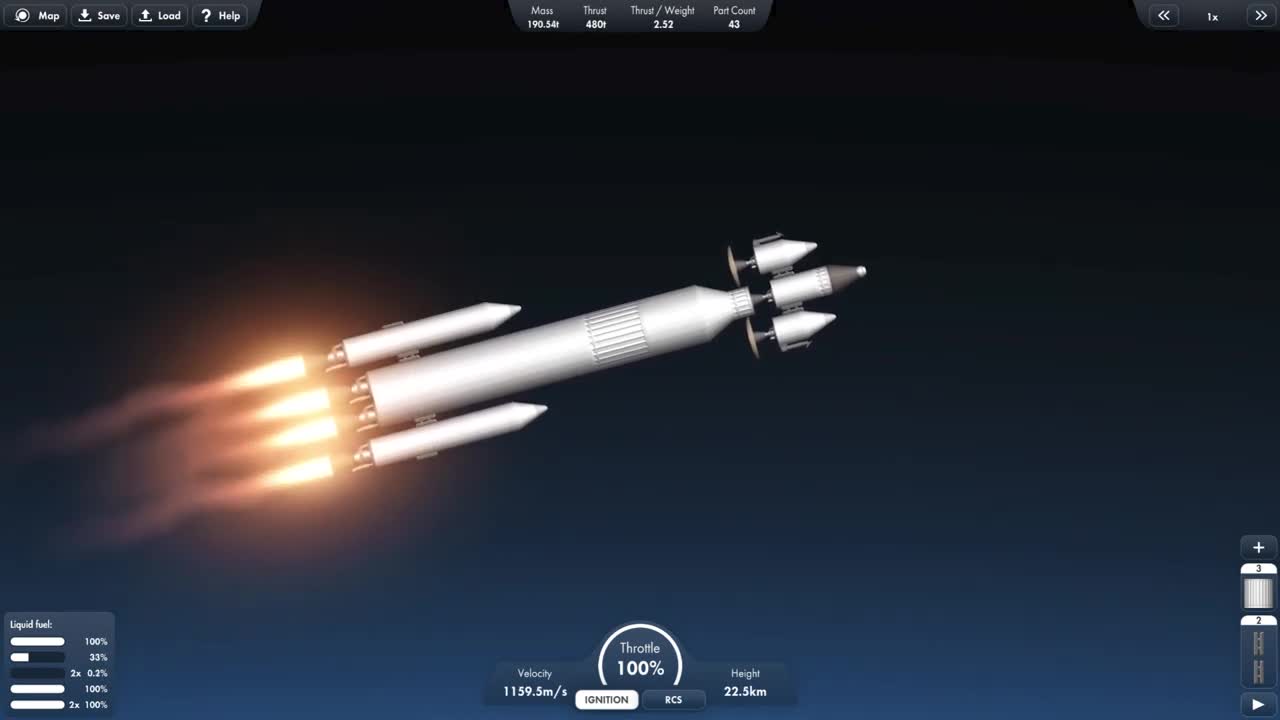Click the 33% liquid fuel gauge bar
The height and width of the screenshot is (720, 1280).
tap(37, 657)
